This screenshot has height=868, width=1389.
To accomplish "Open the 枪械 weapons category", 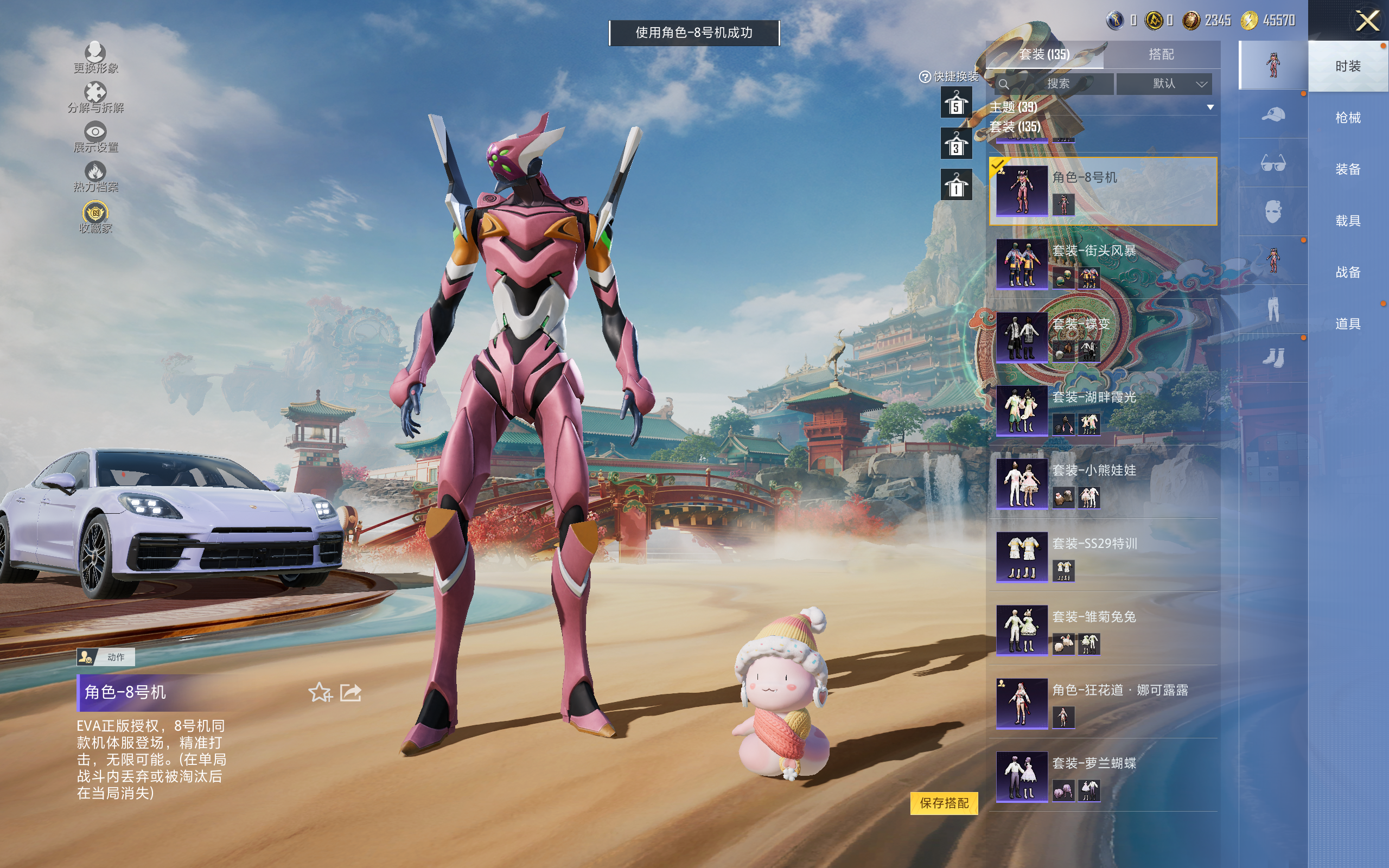I will [1348, 118].
